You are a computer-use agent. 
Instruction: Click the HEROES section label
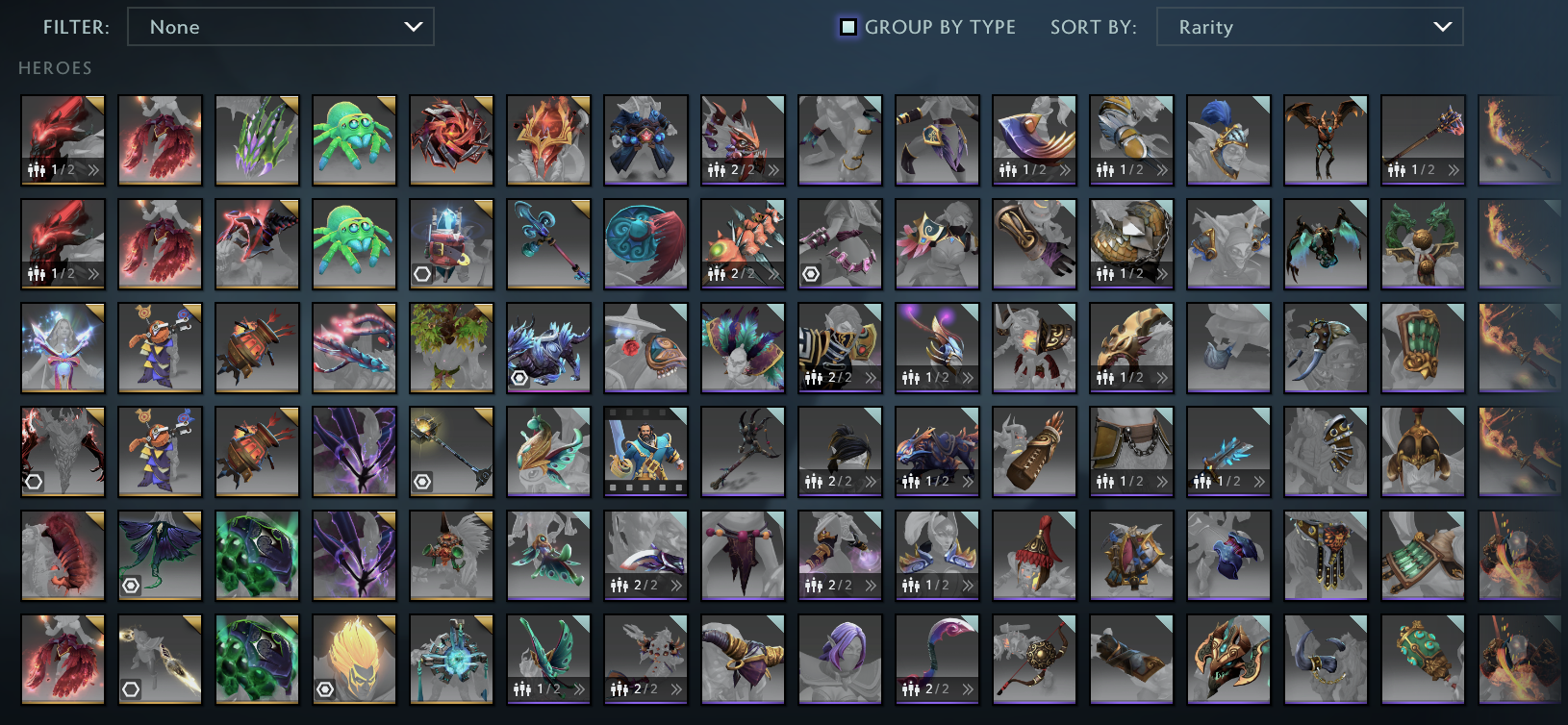pos(54,67)
